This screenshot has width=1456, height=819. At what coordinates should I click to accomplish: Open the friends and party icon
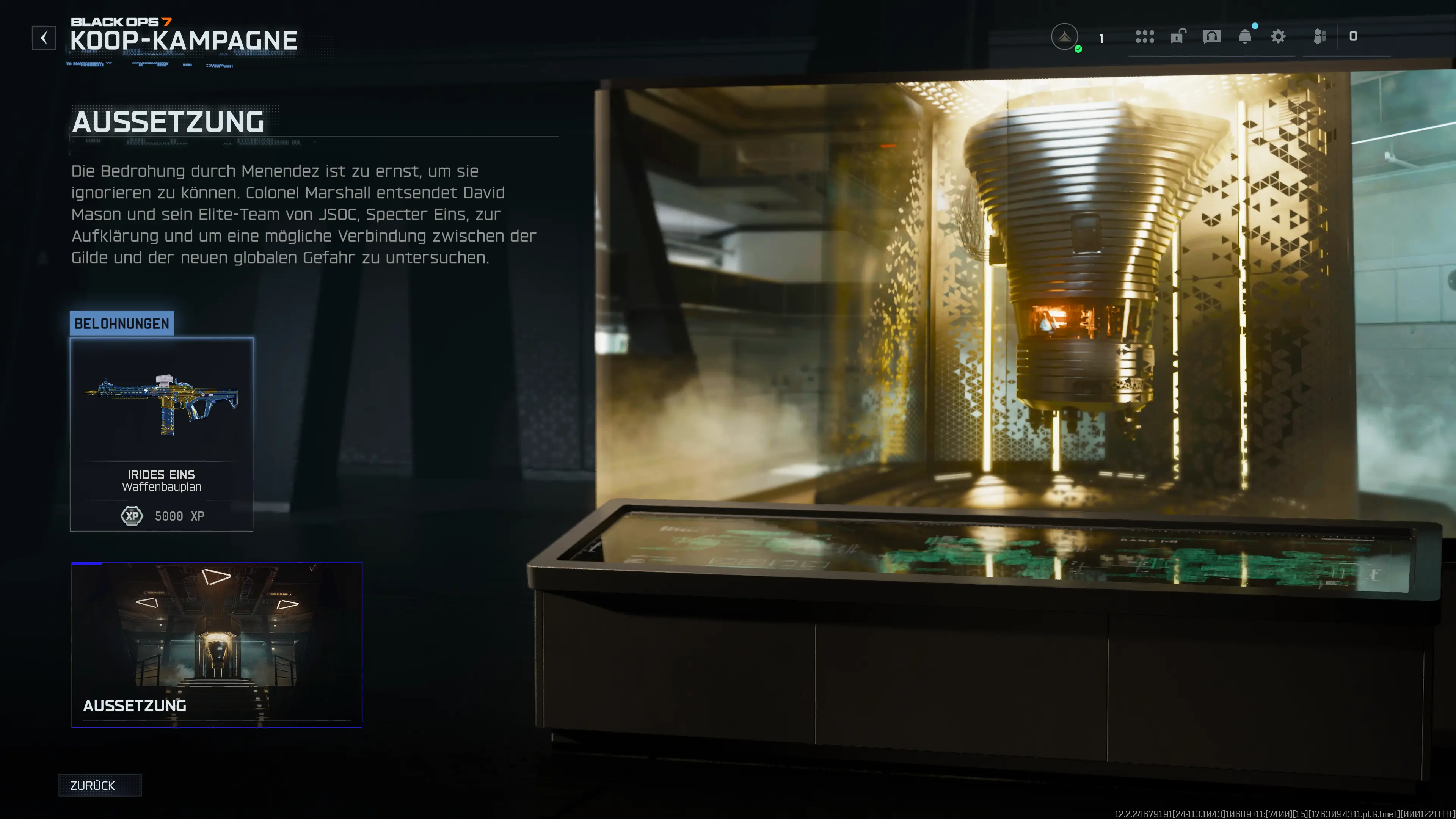(1320, 37)
